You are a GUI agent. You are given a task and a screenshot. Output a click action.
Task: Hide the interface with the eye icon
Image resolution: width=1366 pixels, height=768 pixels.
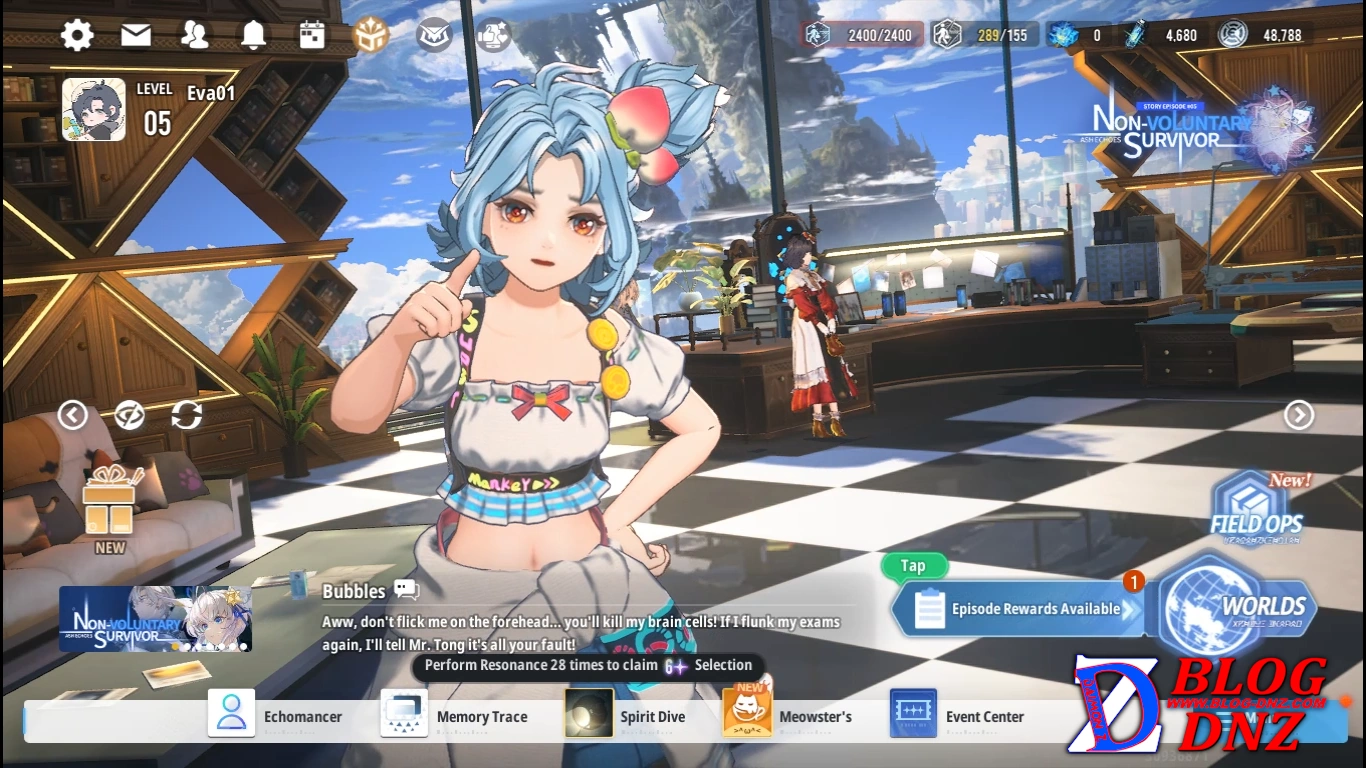[129, 414]
